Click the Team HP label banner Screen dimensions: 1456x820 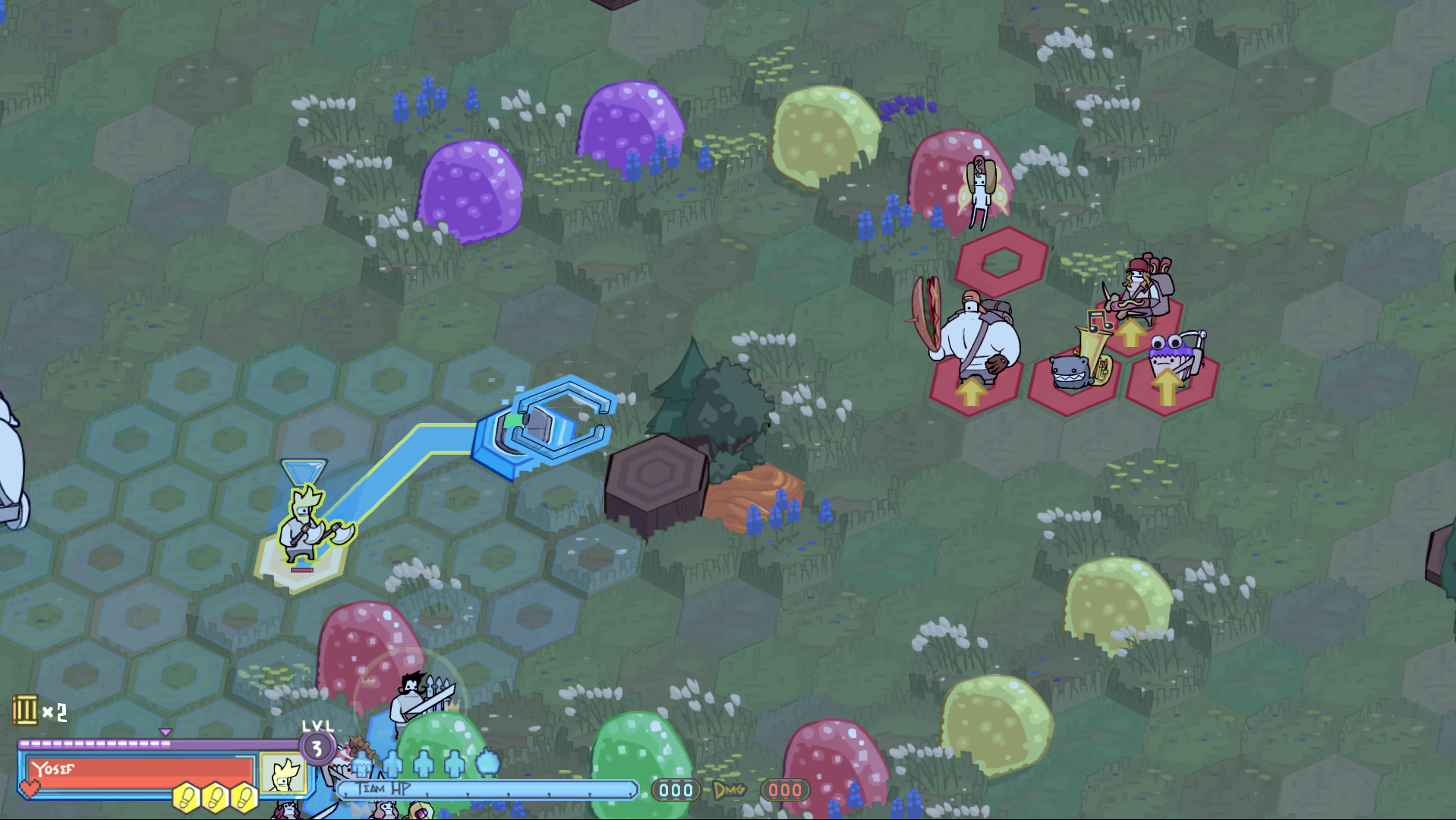pyautogui.click(x=383, y=787)
